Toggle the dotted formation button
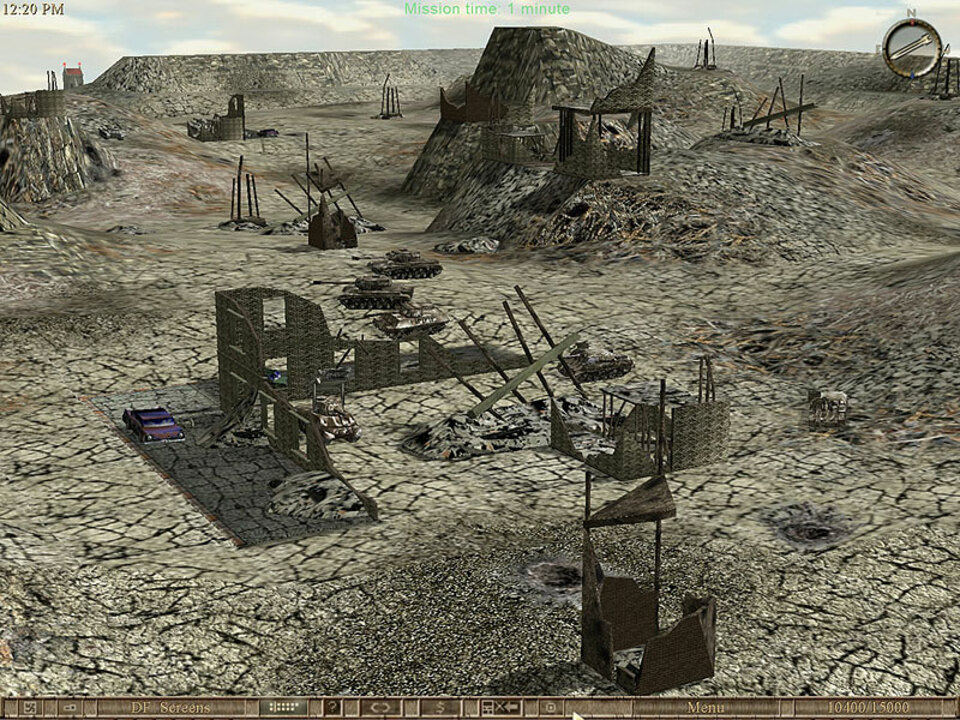 (284, 708)
